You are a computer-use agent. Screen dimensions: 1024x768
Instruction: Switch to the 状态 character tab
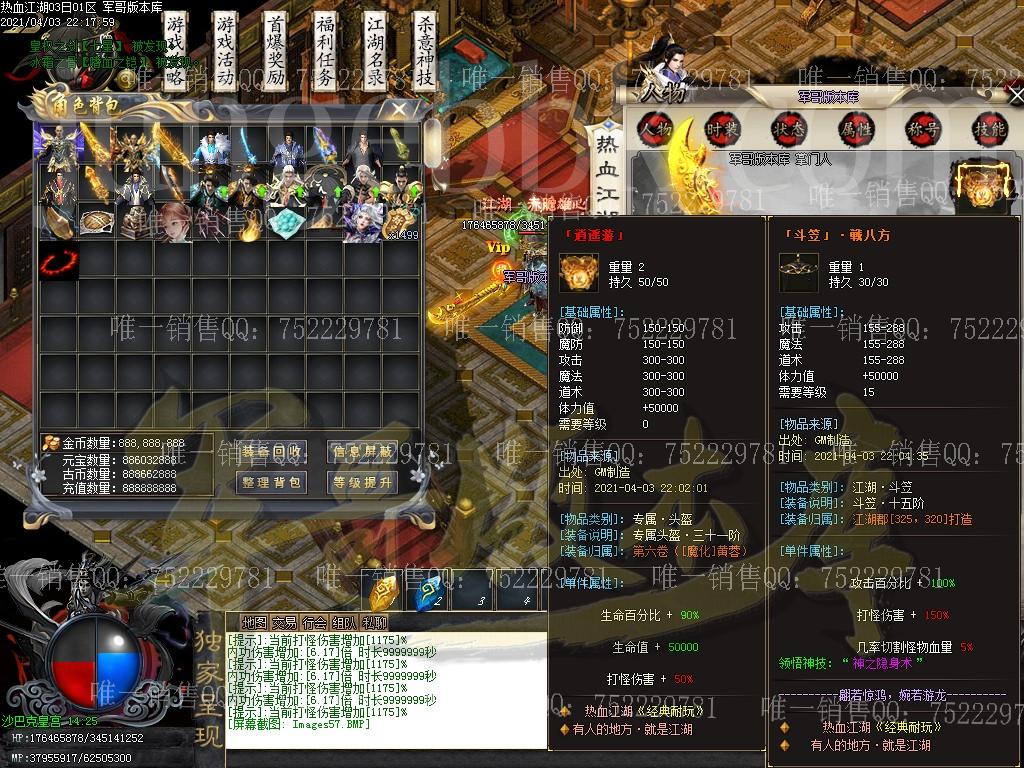pos(789,128)
